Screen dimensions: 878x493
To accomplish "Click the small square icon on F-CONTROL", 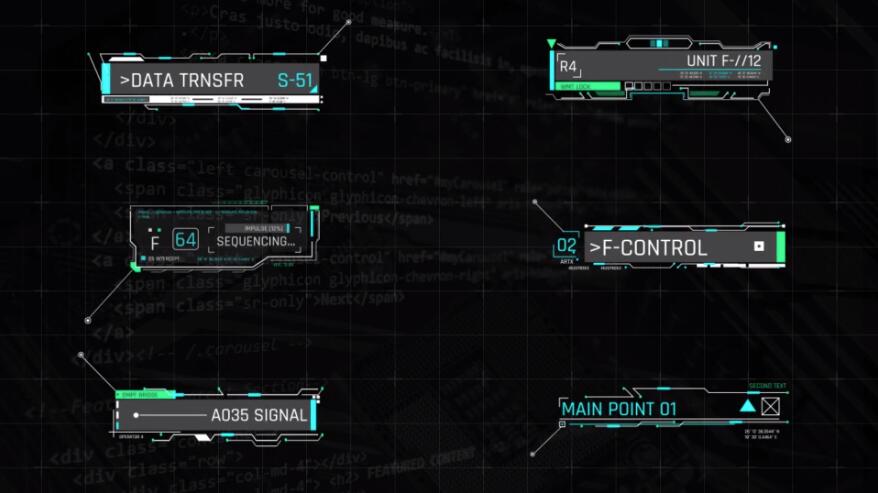I will (759, 246).
